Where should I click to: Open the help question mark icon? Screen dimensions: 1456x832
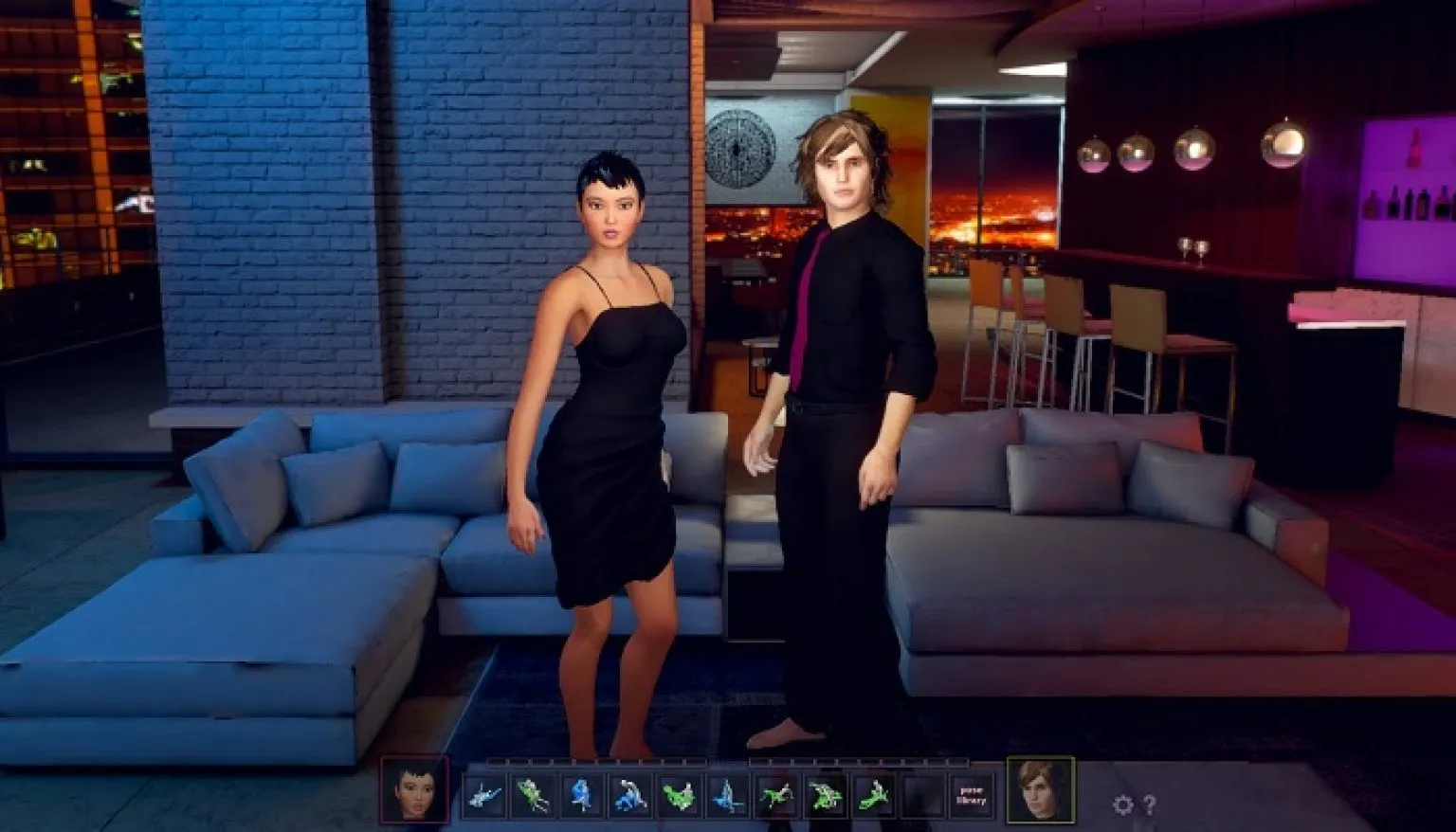[1150, 801]
